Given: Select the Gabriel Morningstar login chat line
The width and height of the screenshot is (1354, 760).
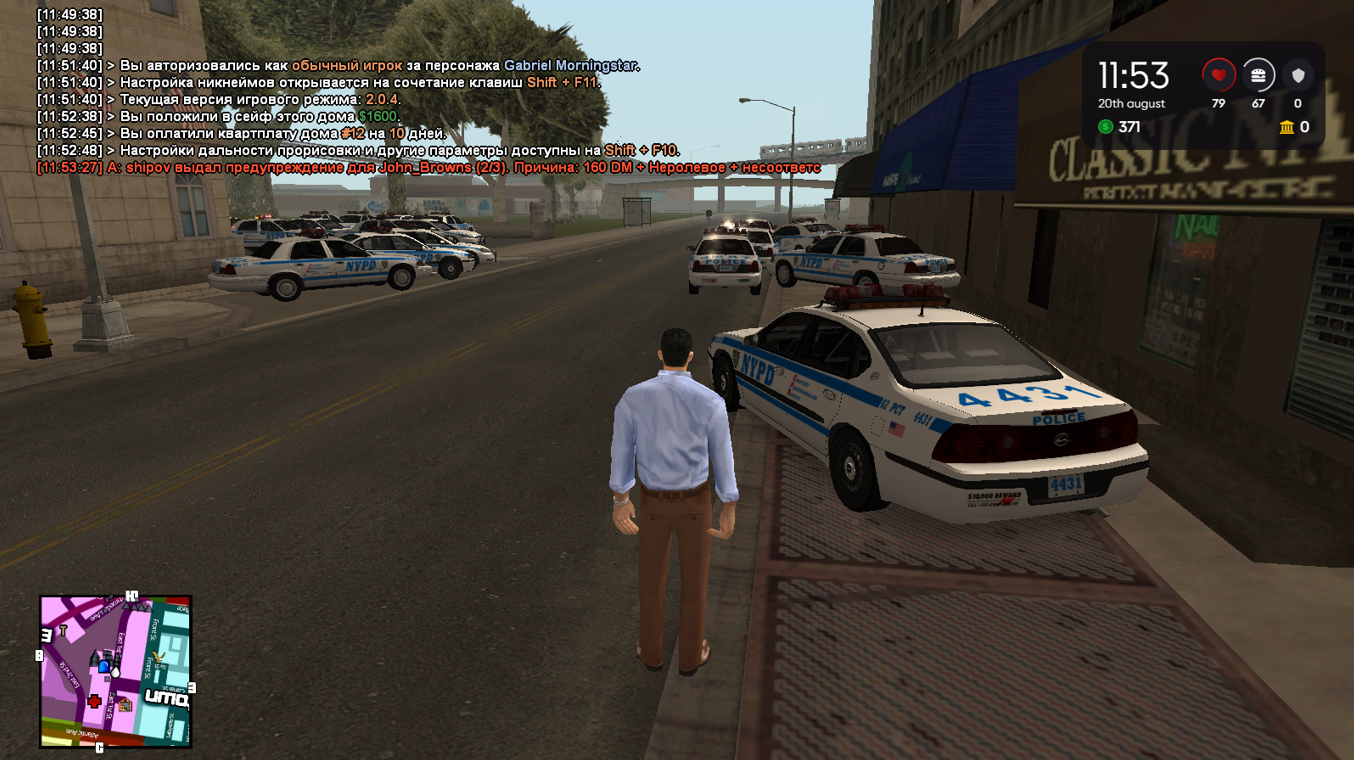Looking at the screenshot, I should (338, 66).
